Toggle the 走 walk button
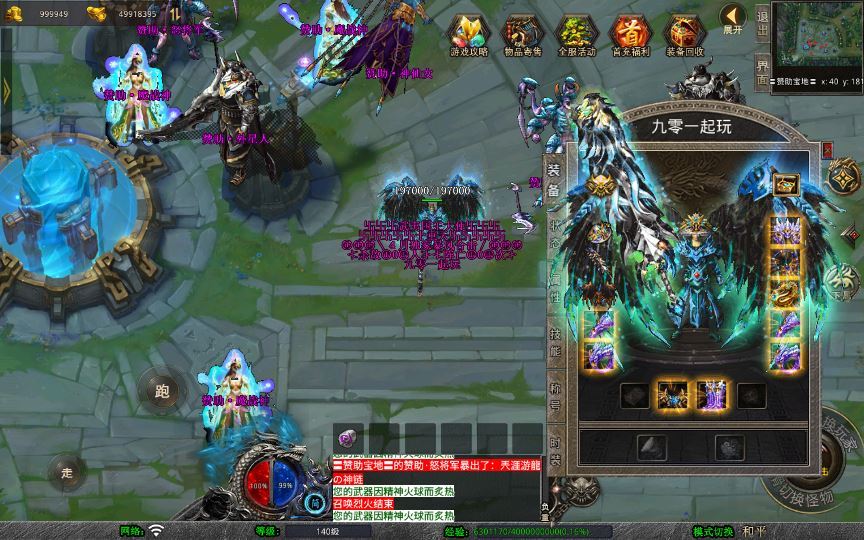The image size is (864, 540). coord(68,472)
